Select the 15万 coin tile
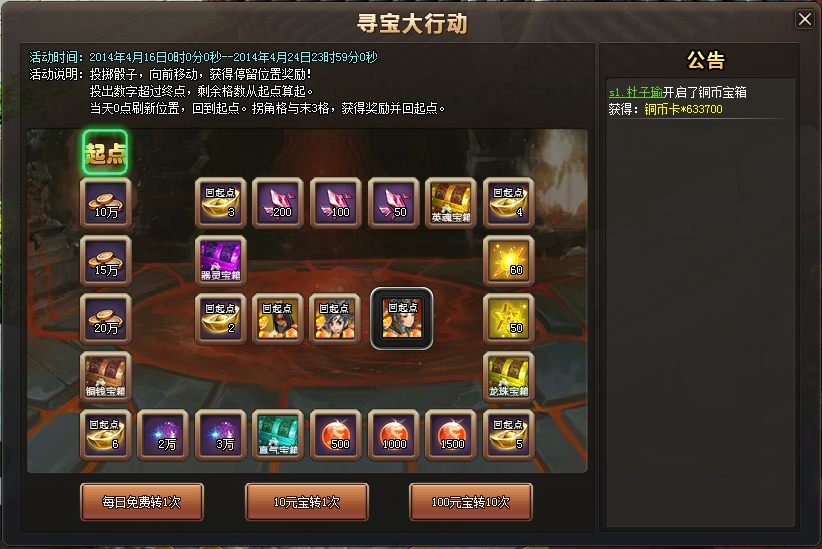 (x=105, y=261)
